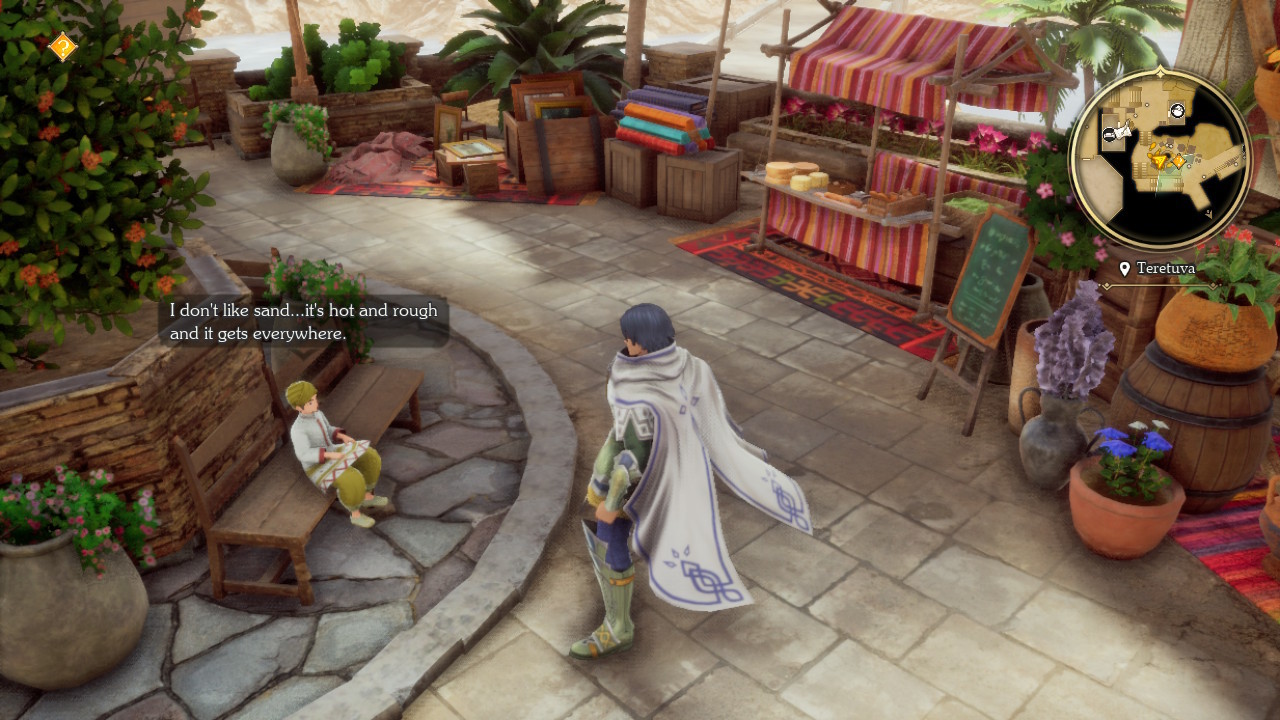Open the left shop speech-bubble icon on minimap
The width and height of the screenshot is (1280, 720).
pyautogui.click(x=1109, y=135)
